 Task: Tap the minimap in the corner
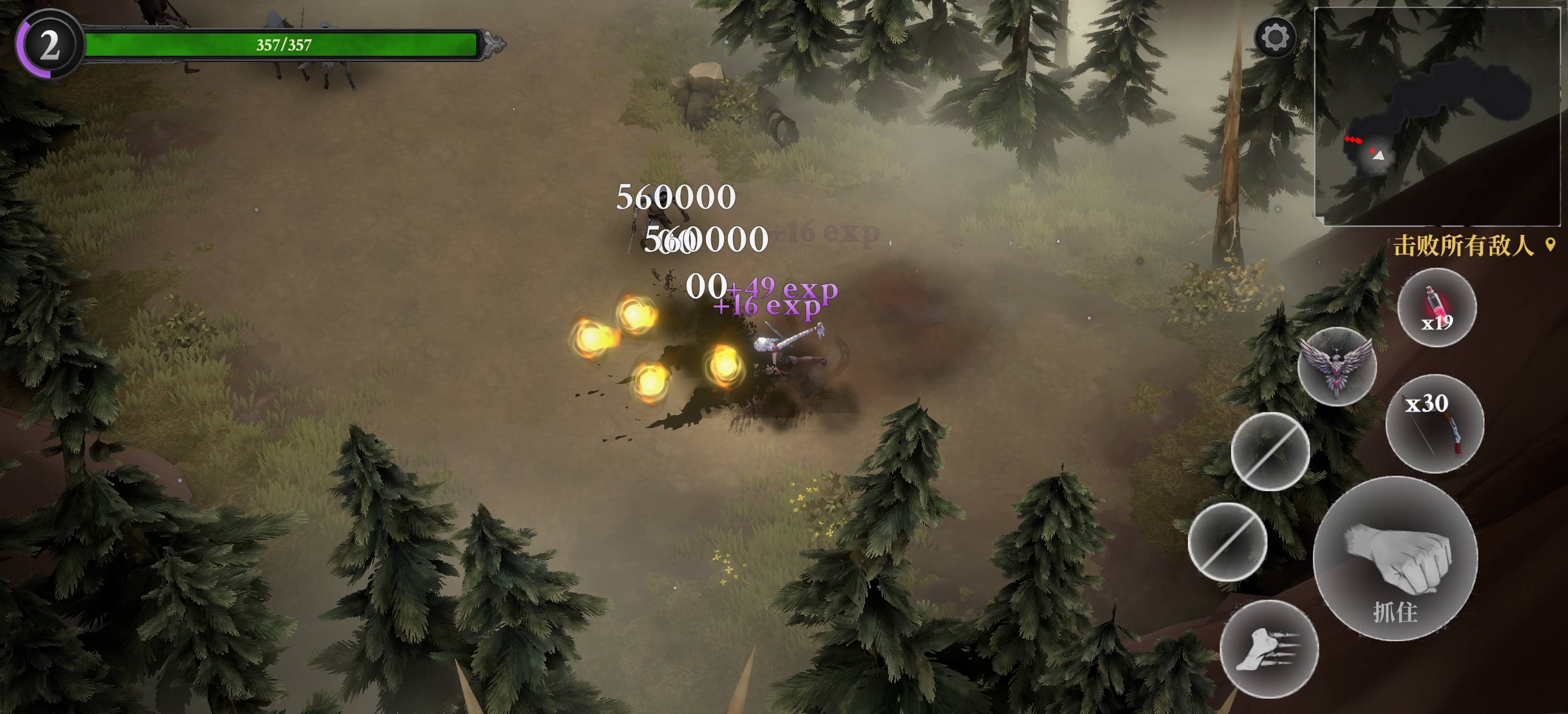pos(1440,114)
